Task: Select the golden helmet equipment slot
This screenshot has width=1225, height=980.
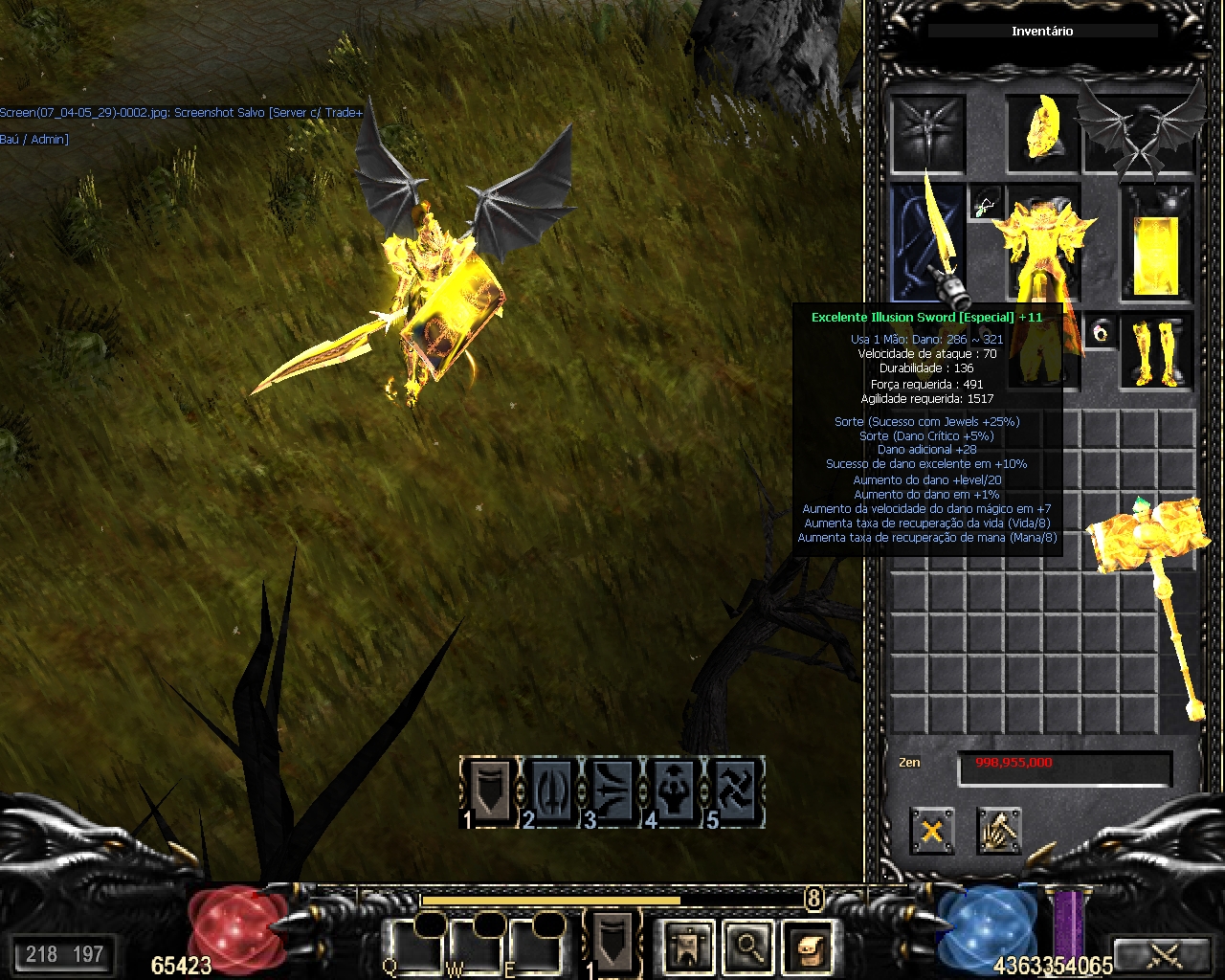Action: click(x=1041, y=132)
